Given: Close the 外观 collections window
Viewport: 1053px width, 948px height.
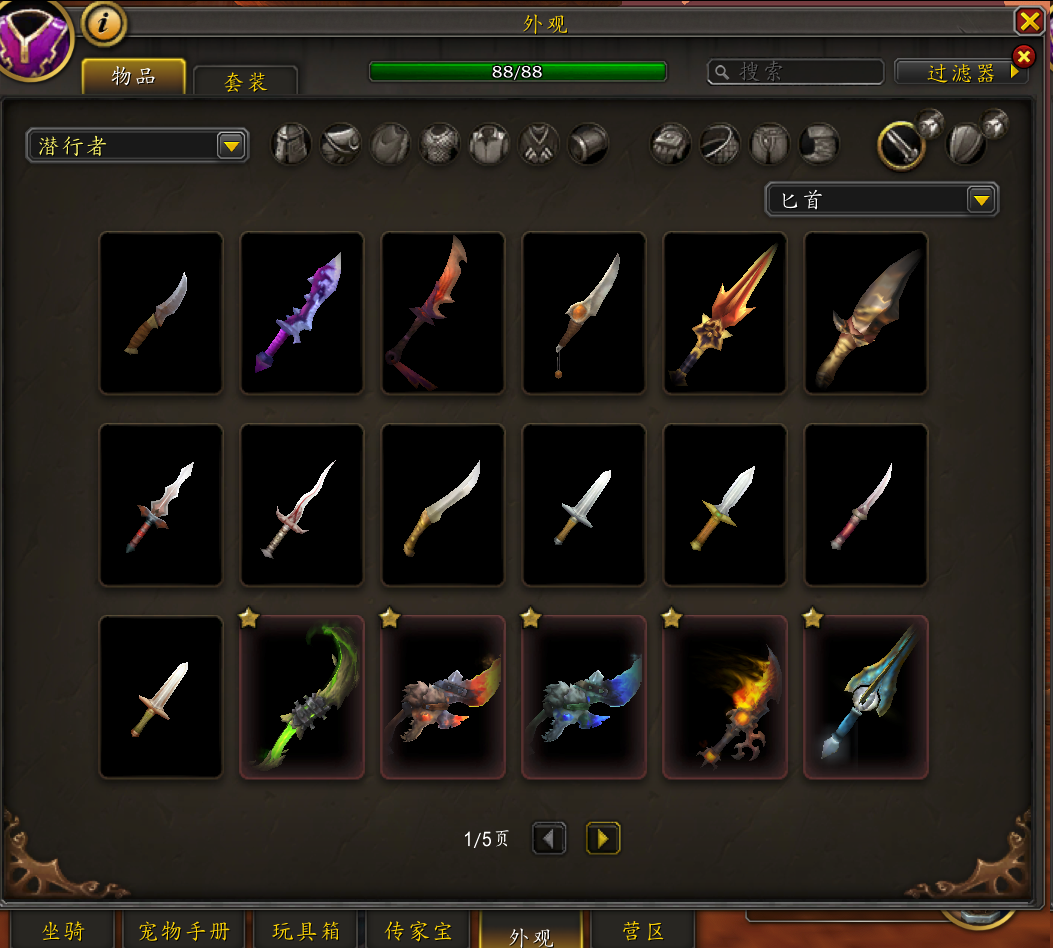Looking at the screenshot, I should (1028, 21).
